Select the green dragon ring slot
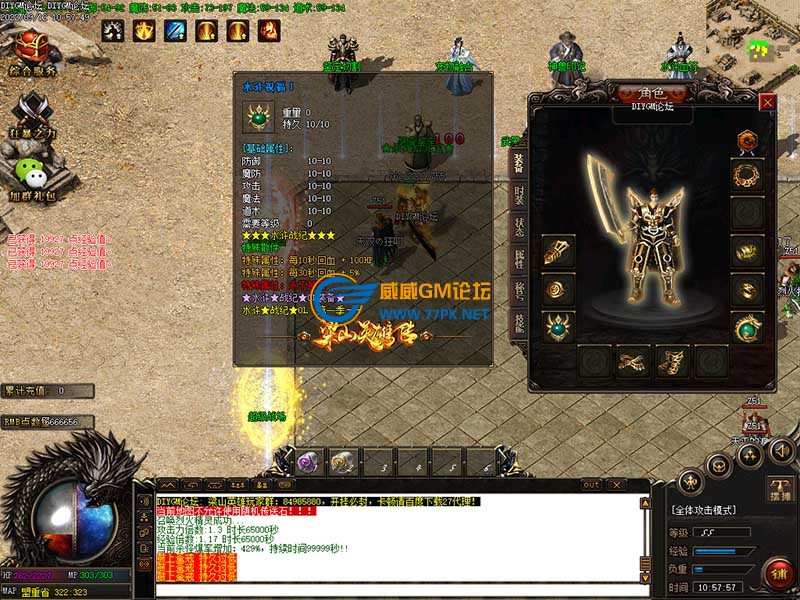Image resolution: width=800 pixels, height=600 pixels. coord(745,327)
